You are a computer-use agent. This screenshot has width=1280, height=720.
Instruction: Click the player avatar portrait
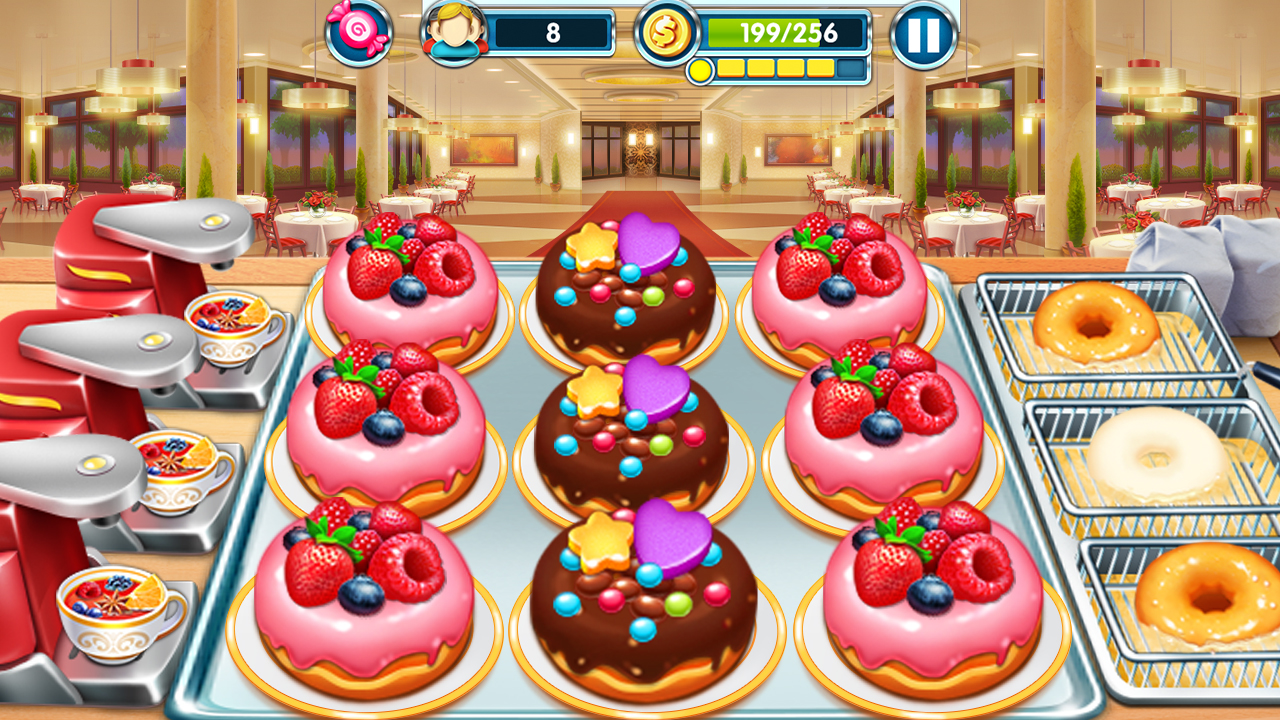[455, 33]
